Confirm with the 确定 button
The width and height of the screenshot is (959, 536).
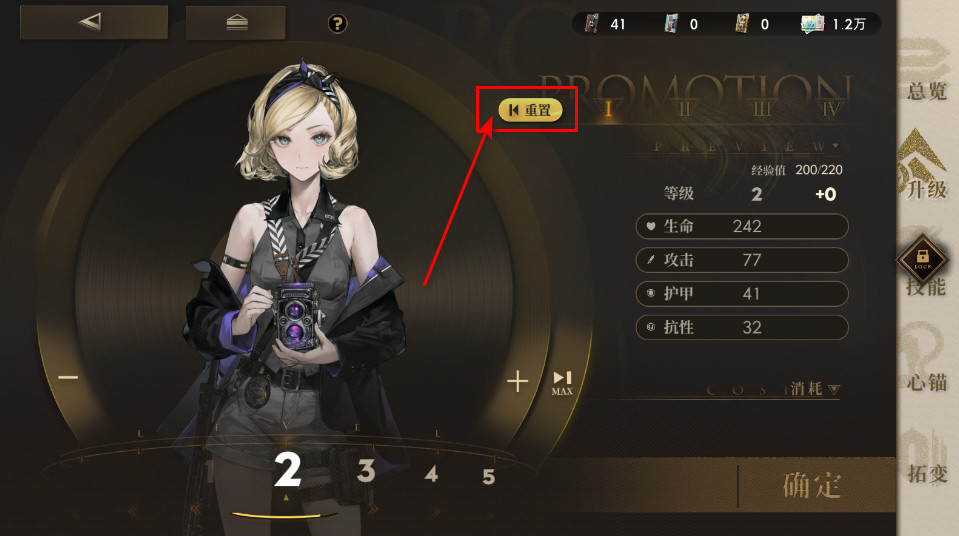(812, 486)
